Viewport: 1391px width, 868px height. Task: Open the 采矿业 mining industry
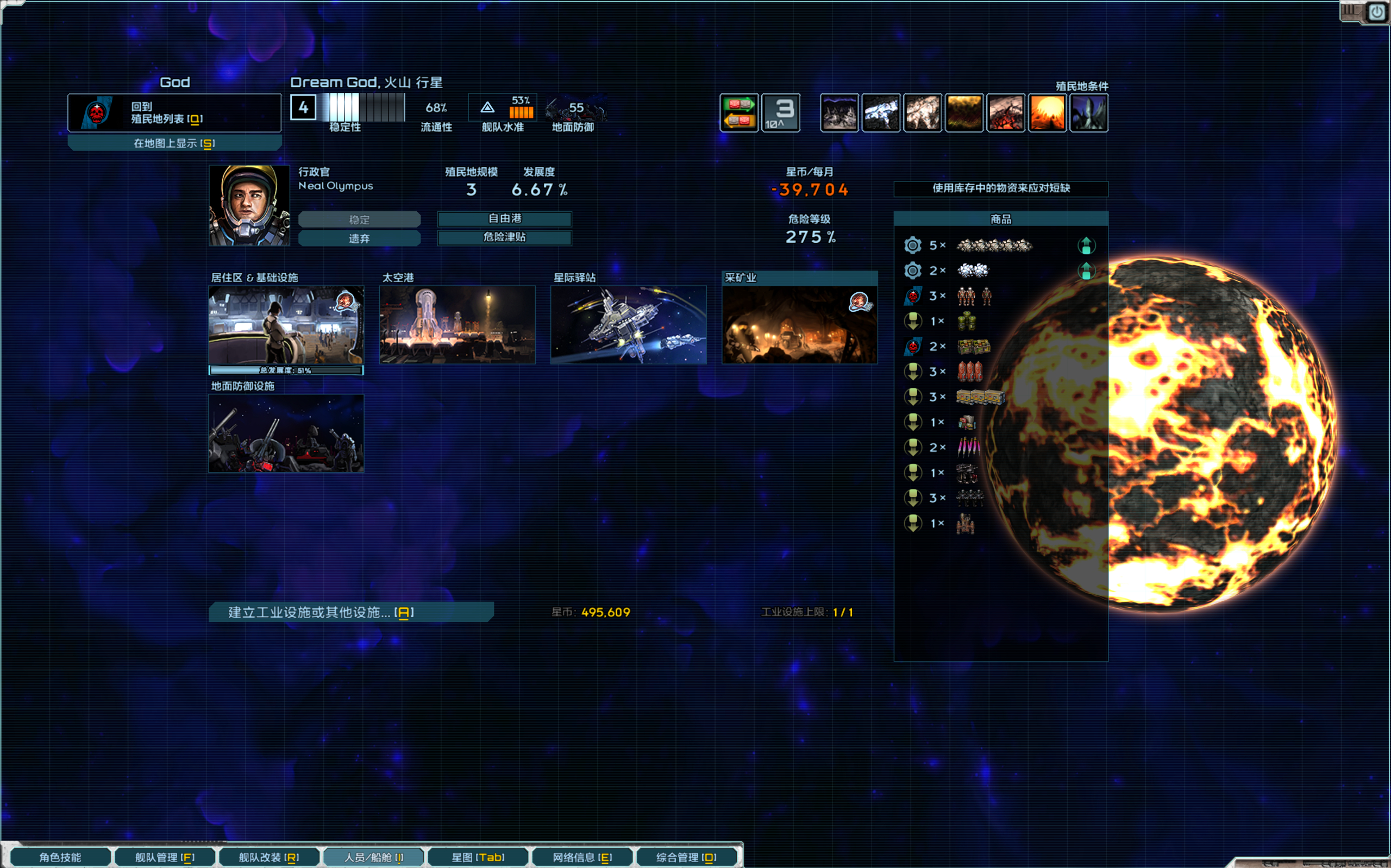(x=799, y=325)
